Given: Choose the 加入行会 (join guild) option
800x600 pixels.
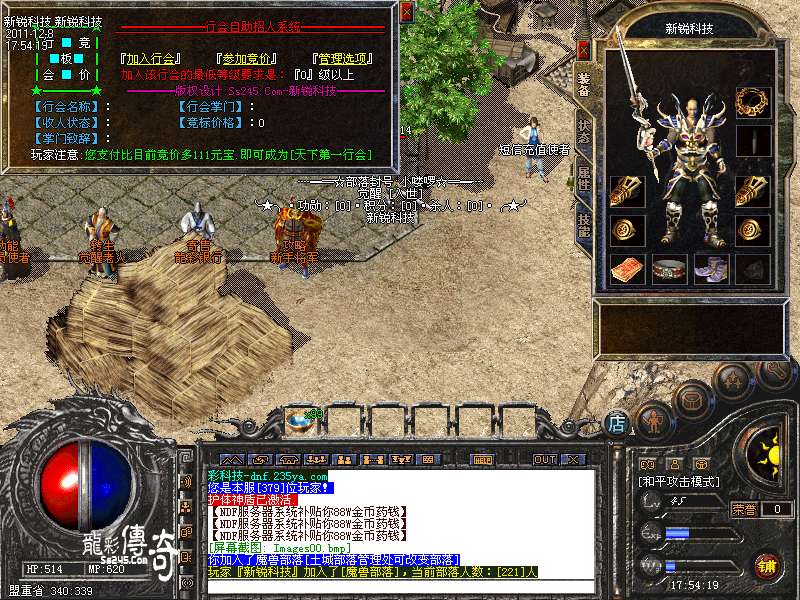Looking at the screenshot, I should [x=147, y=58].
